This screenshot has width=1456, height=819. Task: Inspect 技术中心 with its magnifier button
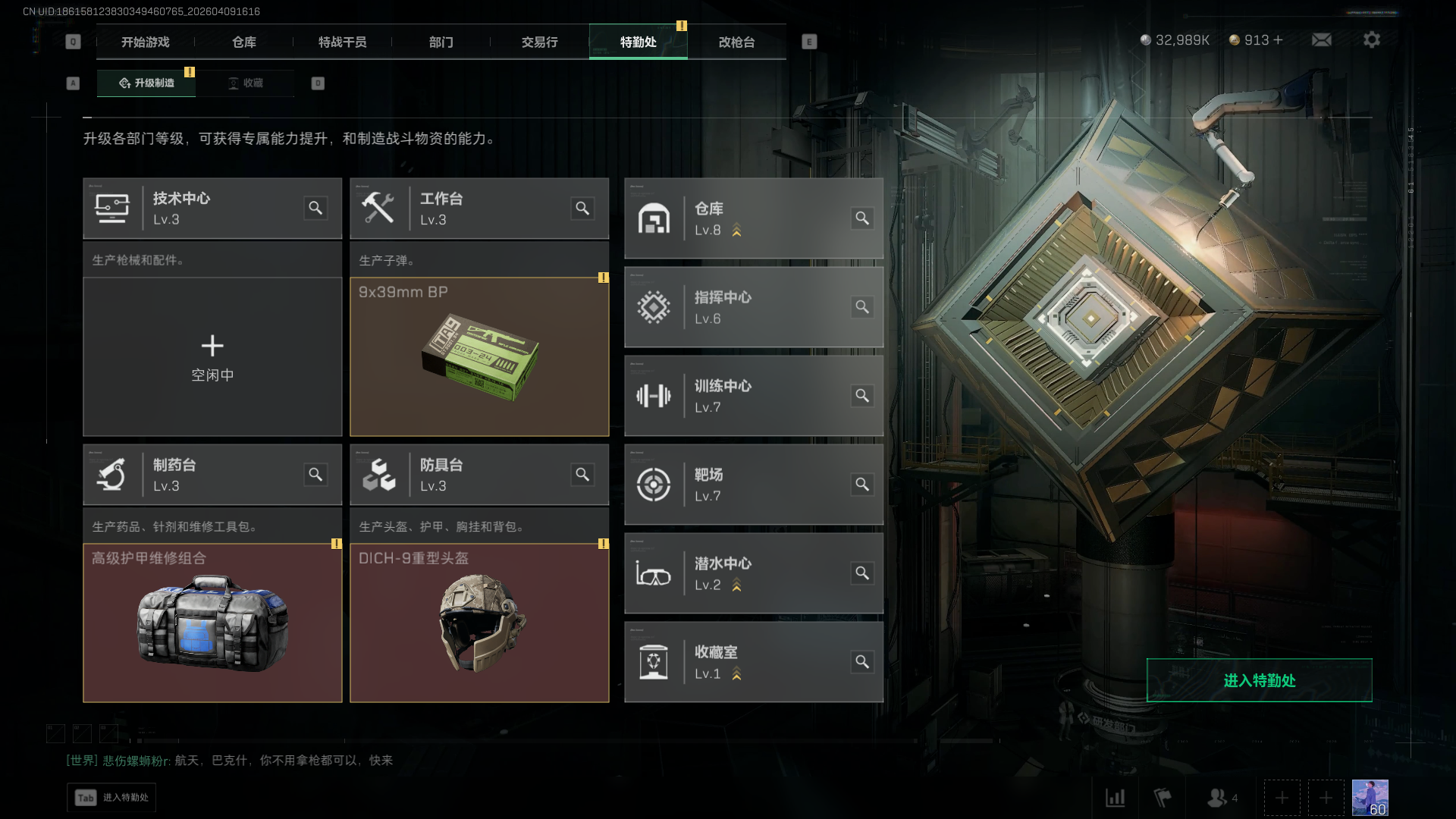315,208
